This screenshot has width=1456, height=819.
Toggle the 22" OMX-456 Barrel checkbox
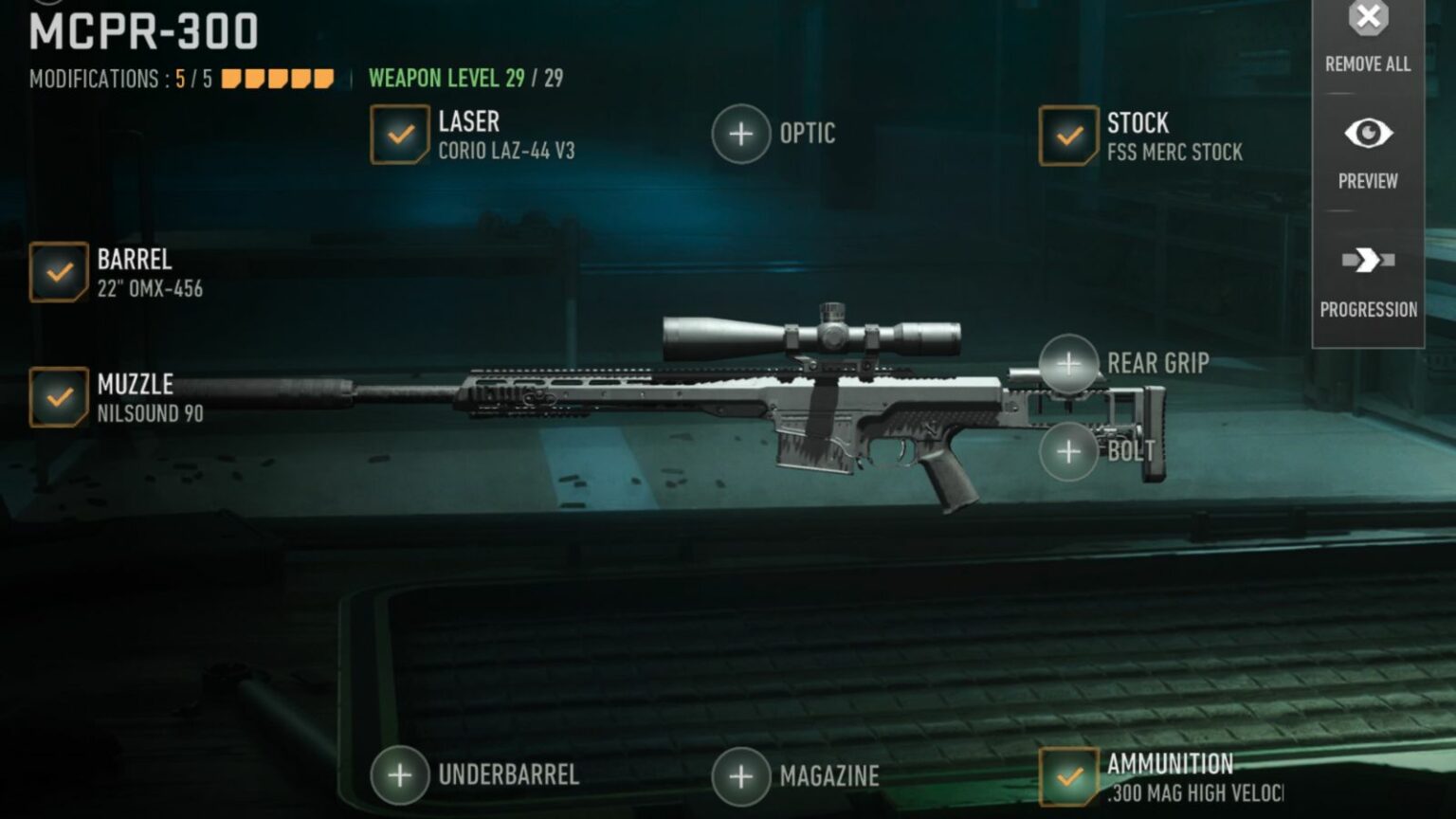tap(59, 272)
